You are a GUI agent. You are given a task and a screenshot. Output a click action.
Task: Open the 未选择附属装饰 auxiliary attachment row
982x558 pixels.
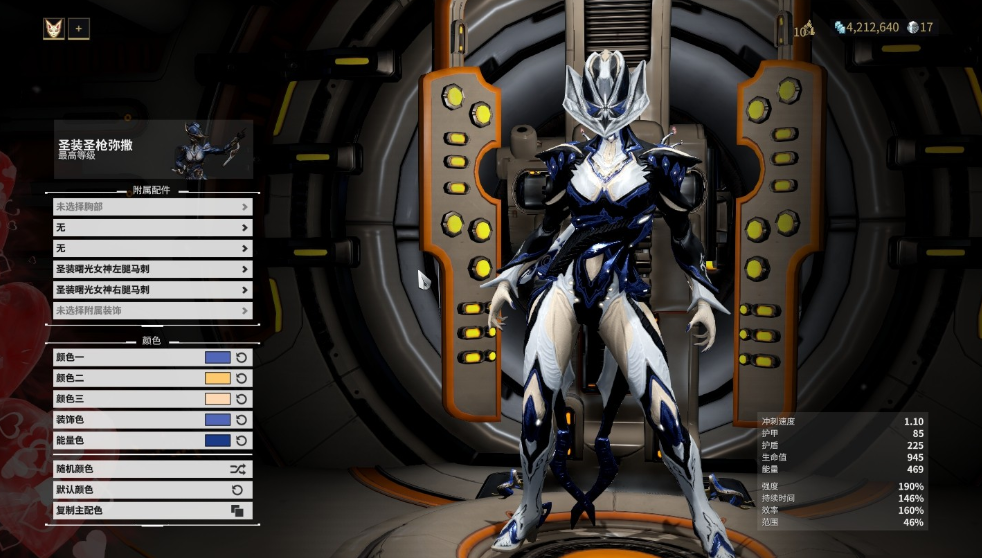[x=152, y=311]
